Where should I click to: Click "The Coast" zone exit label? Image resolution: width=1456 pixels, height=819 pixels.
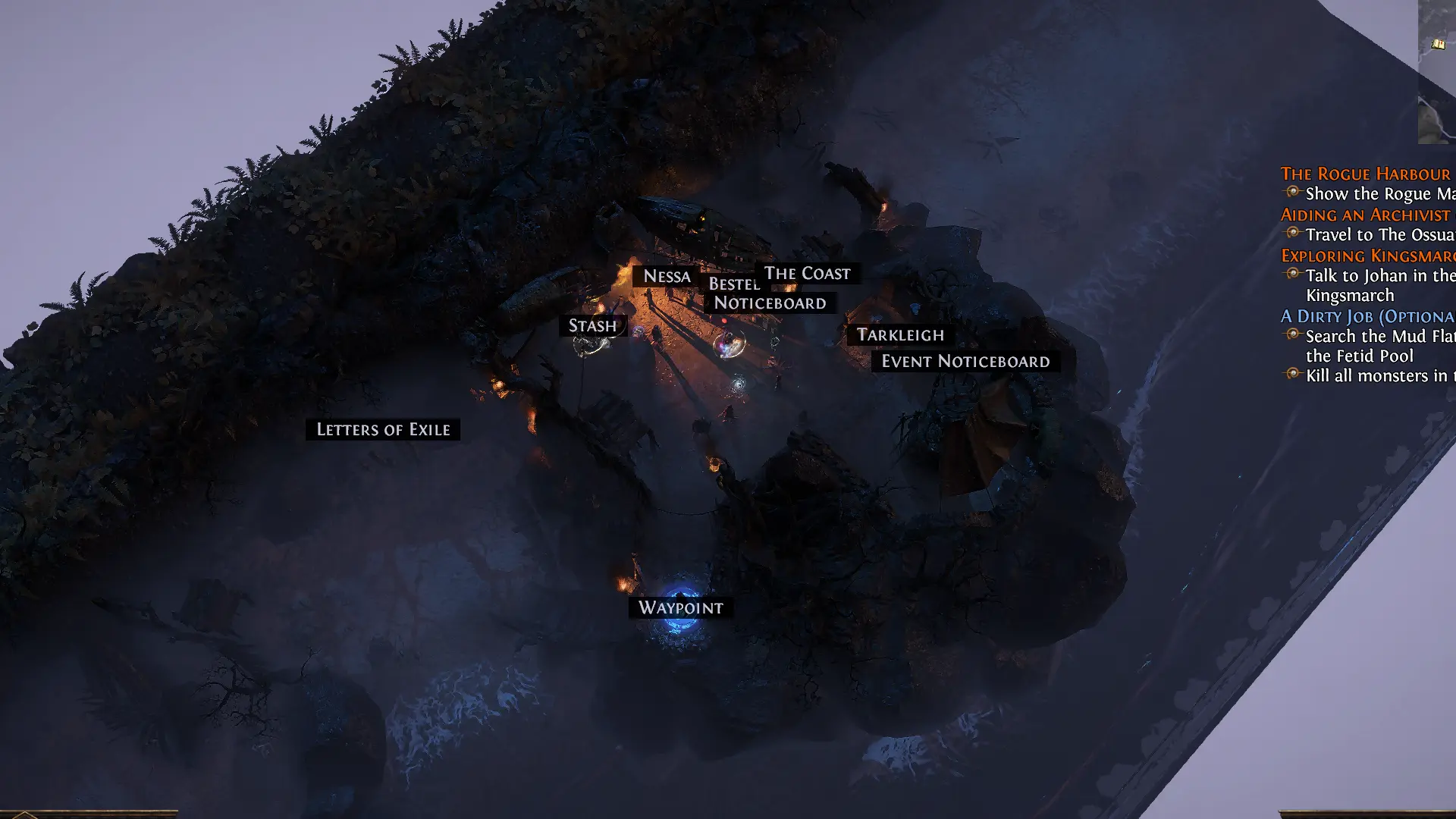click(806, 273)
